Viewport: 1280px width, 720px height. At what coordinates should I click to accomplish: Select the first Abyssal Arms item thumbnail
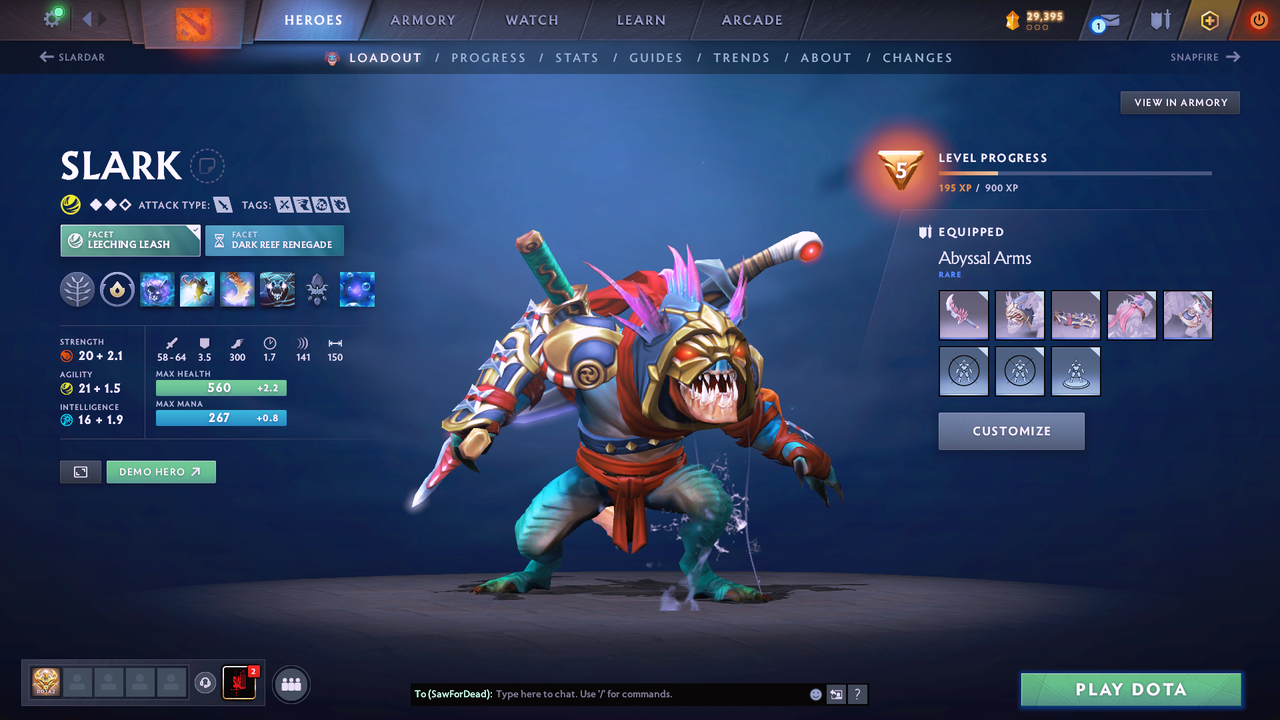pyautogui.click(x=963, y=314)
